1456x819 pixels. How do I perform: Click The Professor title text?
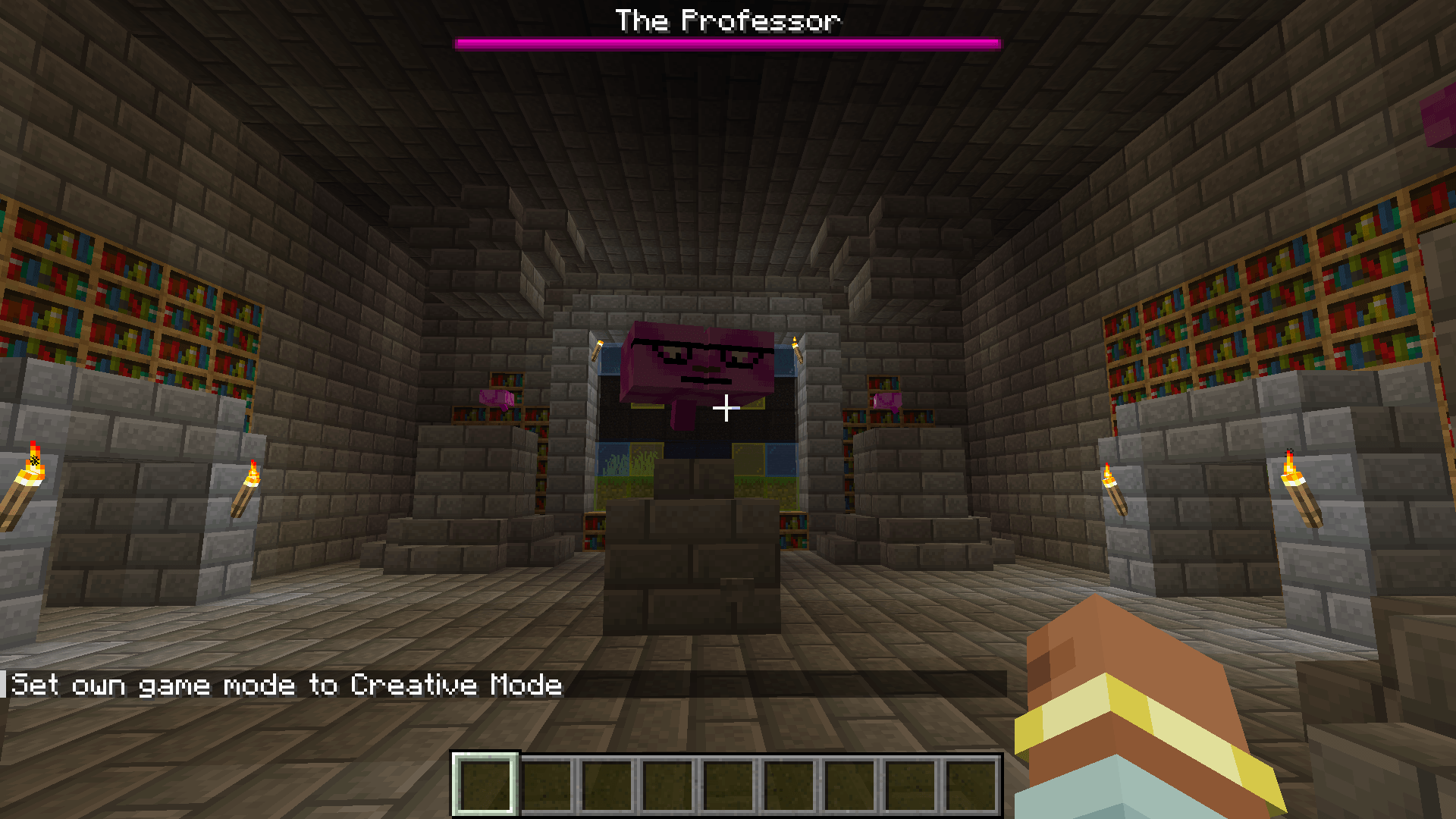tap(726, 20)
